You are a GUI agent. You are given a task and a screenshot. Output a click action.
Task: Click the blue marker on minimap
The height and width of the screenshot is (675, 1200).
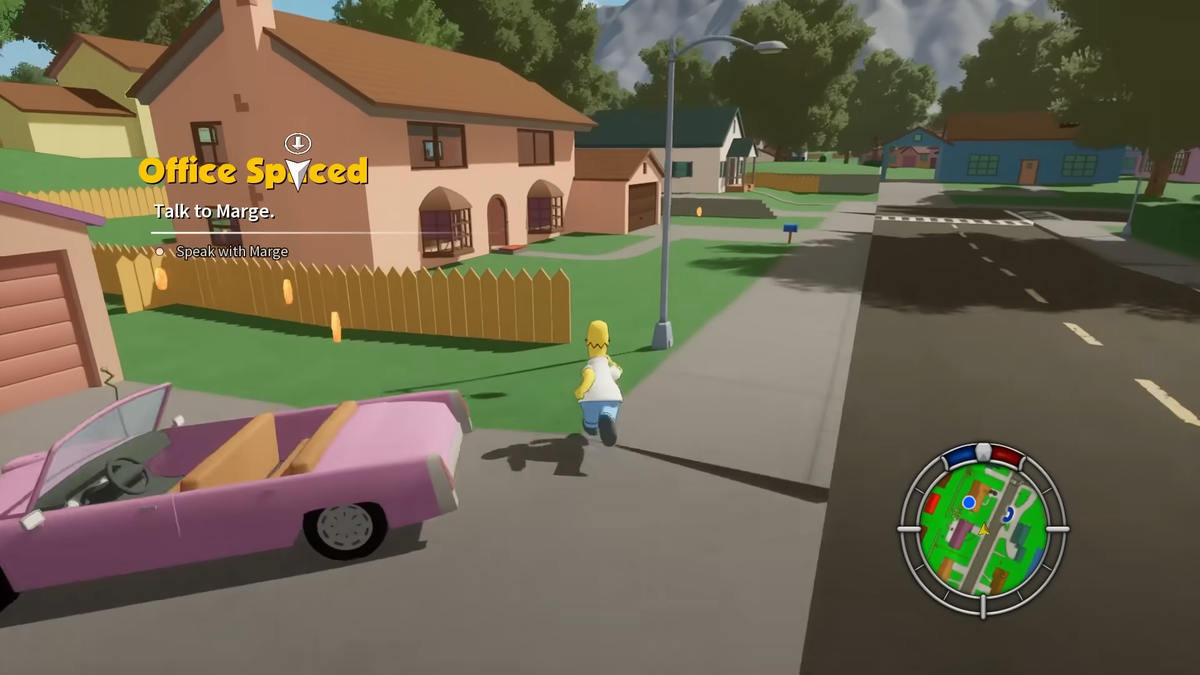(968, 502)
